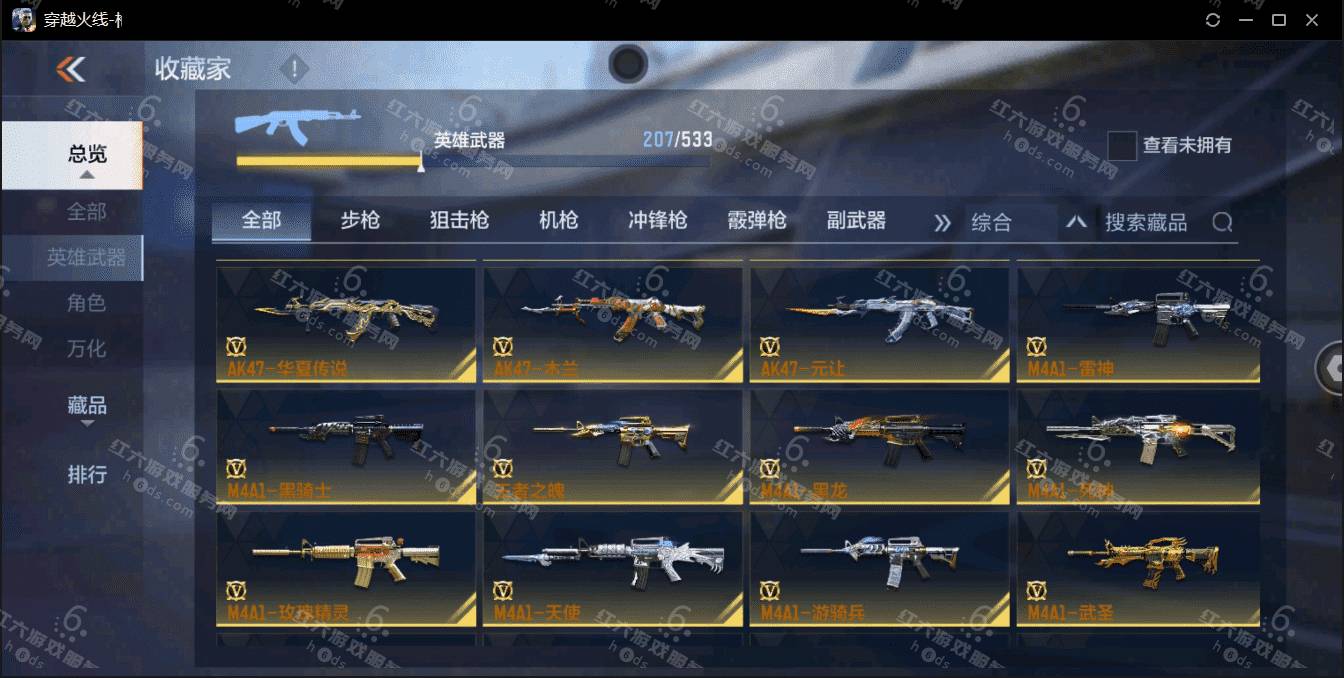Show the 副武器 category
This screenshot has width=1344, height=678.
coord(856,221)
